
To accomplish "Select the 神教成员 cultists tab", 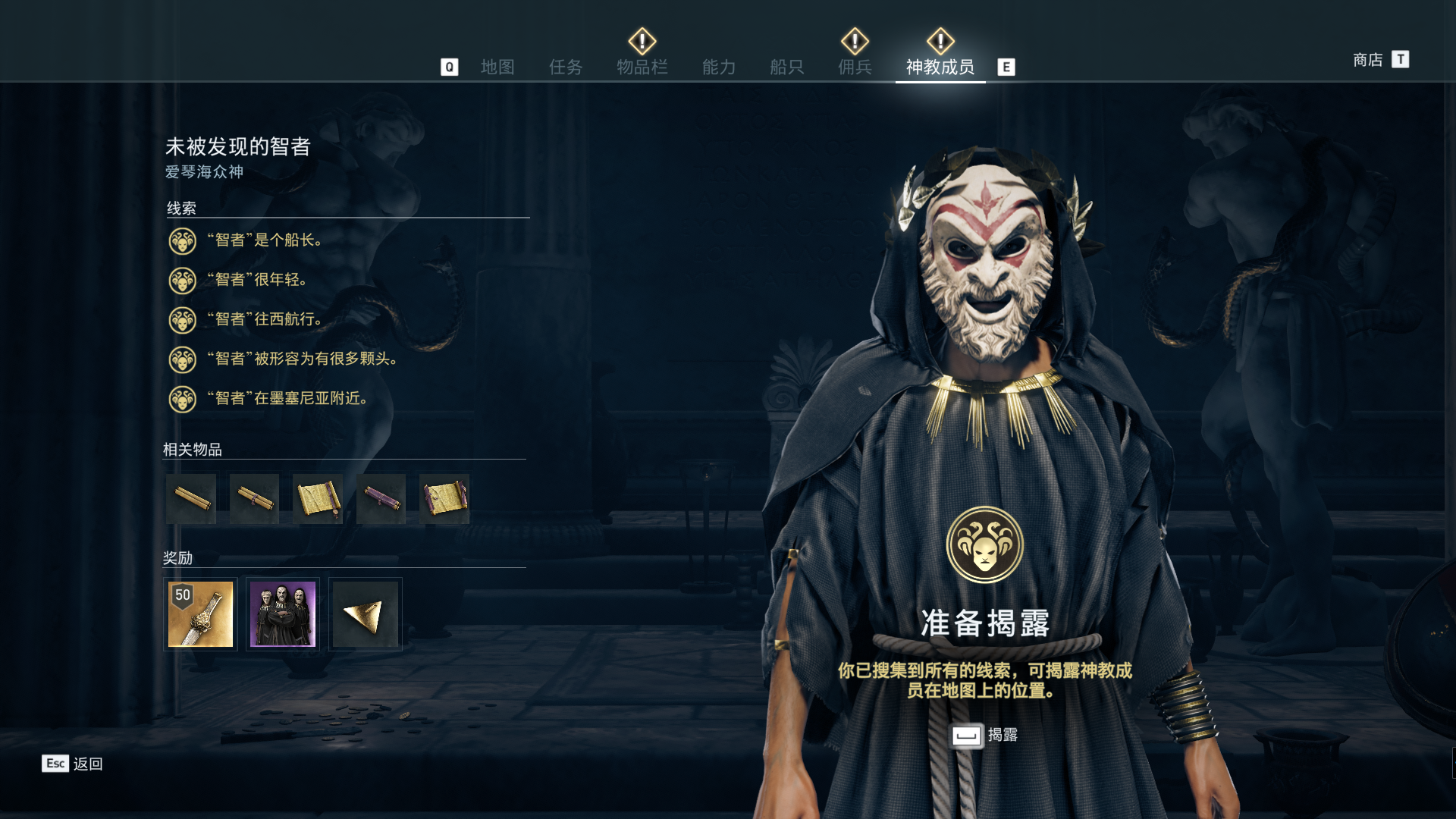I will click(x=940, y=67).
